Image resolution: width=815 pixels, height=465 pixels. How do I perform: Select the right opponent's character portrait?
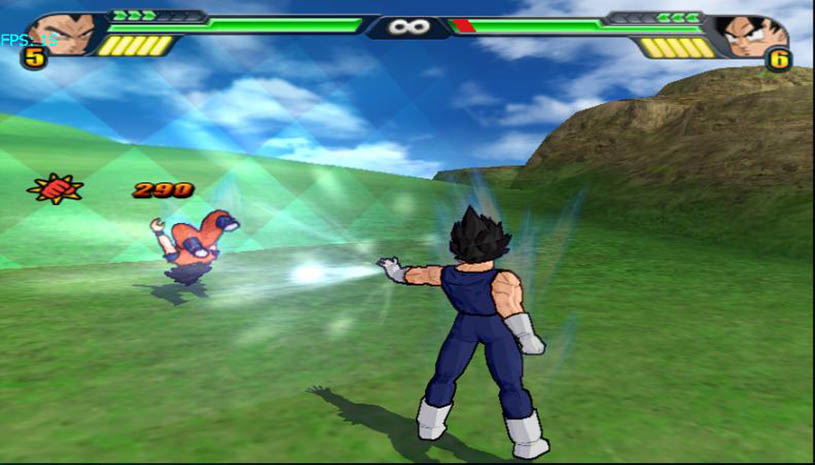pos(752,35)
